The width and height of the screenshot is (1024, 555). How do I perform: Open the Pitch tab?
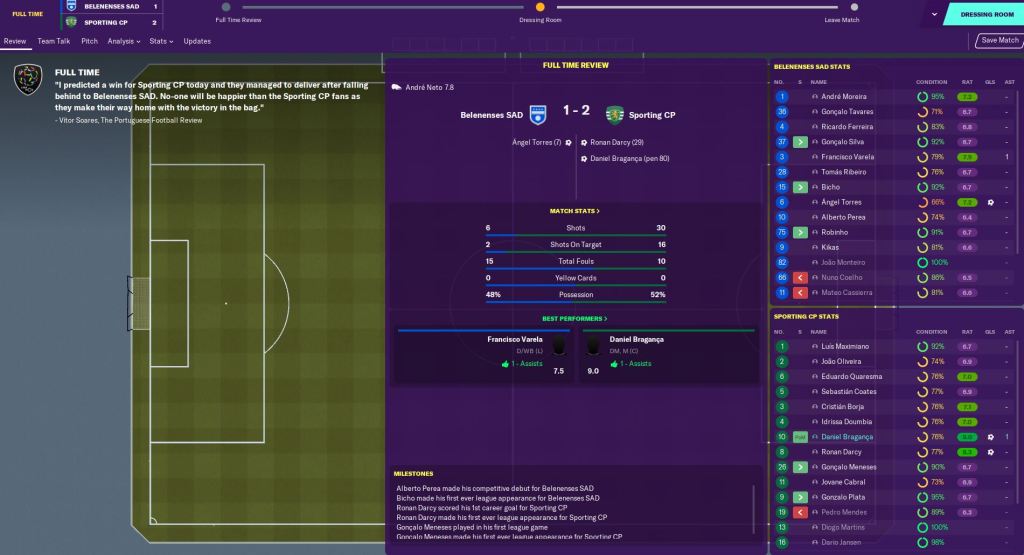90,41
